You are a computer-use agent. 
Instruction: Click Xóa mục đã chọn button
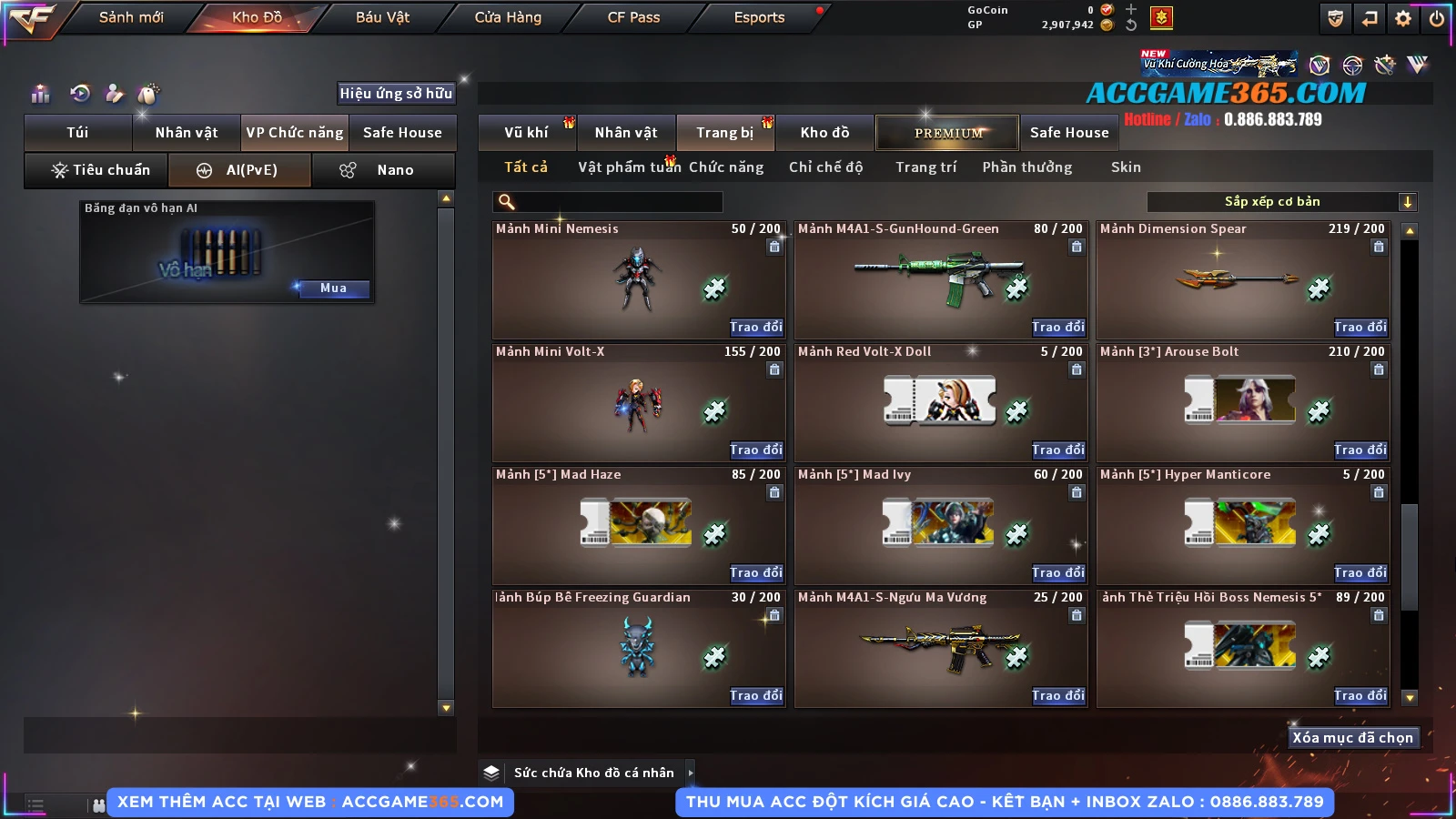click(x=1352, y=738)
